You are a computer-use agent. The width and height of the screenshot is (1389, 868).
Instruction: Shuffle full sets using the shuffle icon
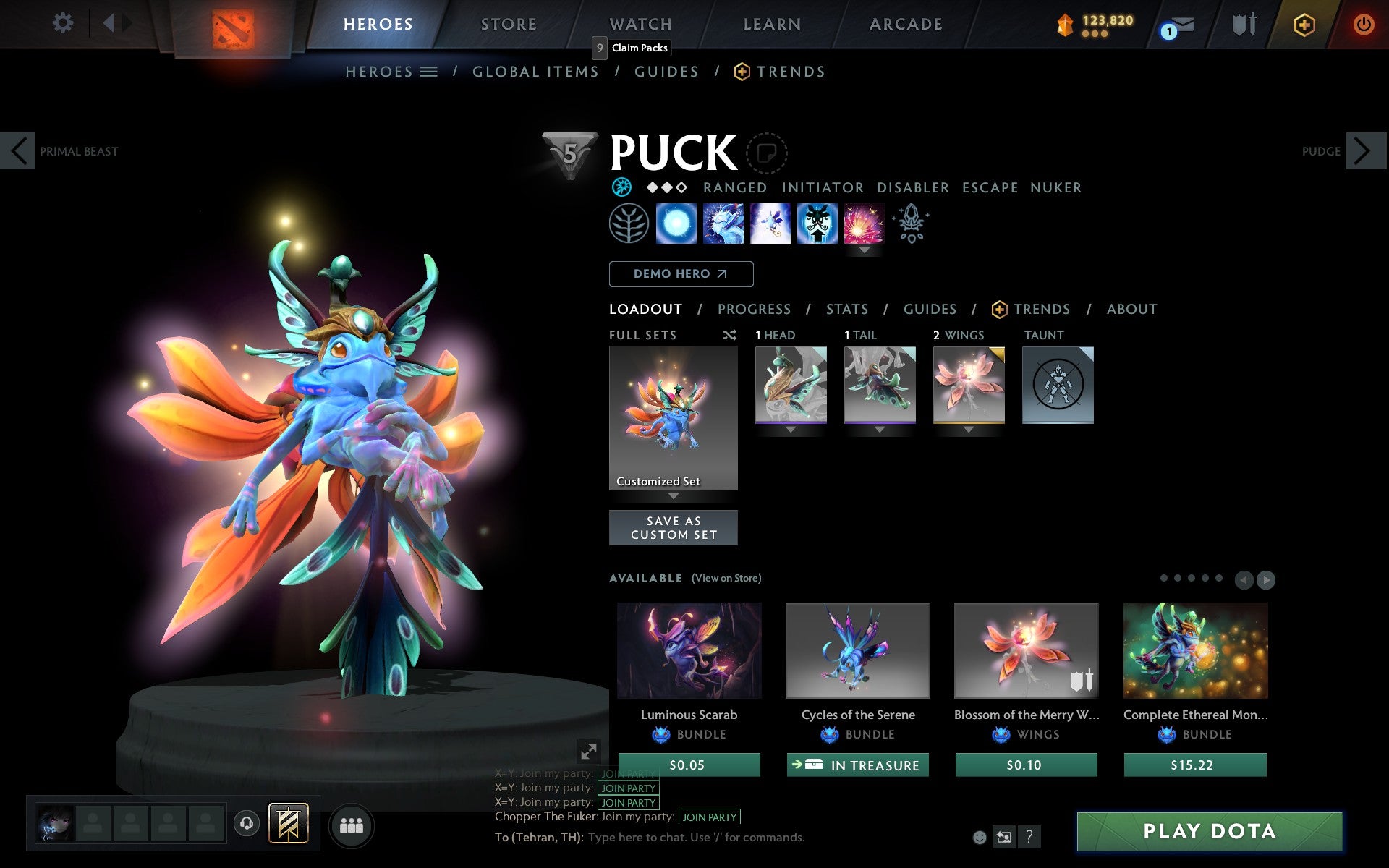point(729,335)
